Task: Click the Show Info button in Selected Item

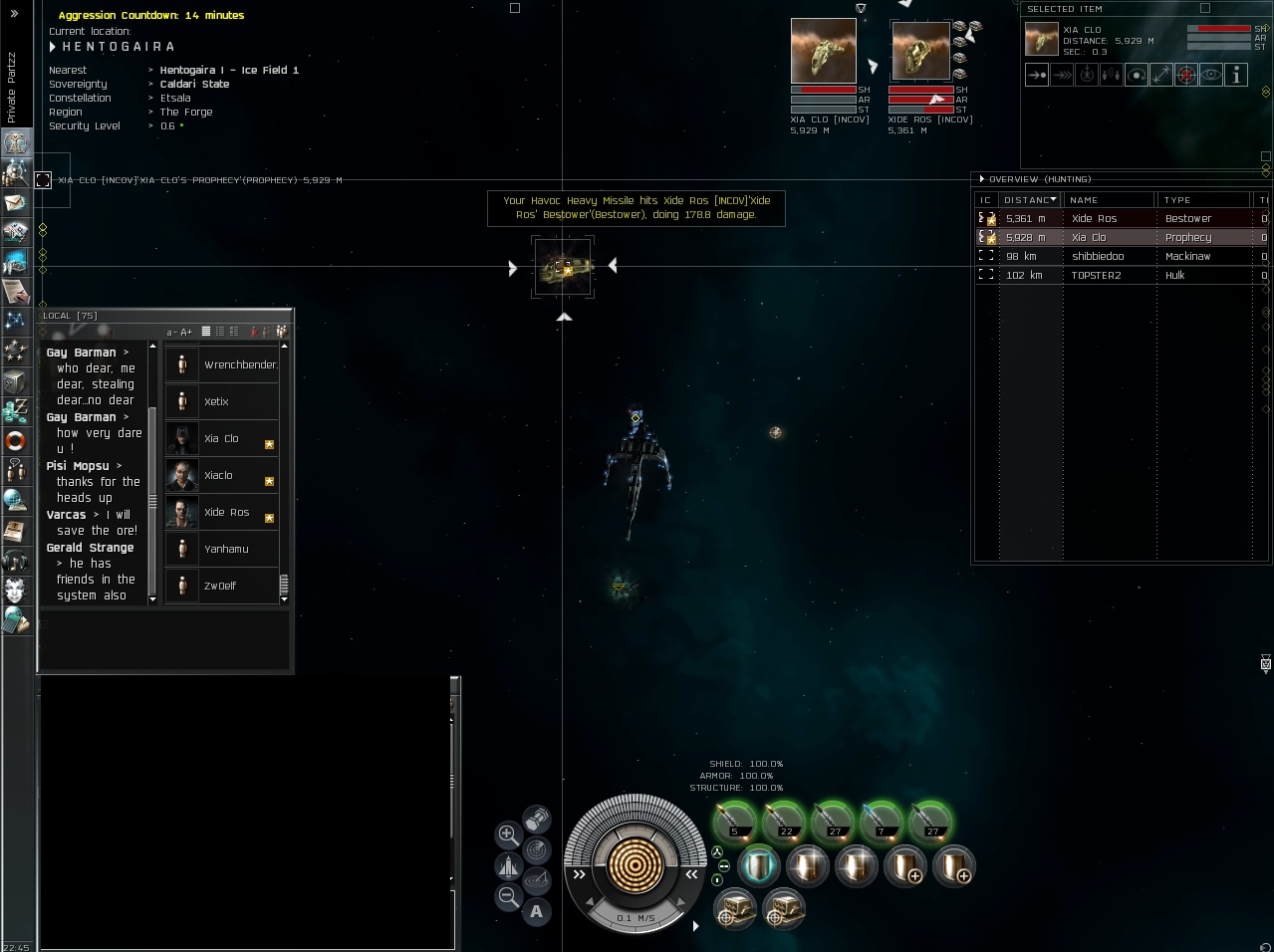Action: point(1235,75)
